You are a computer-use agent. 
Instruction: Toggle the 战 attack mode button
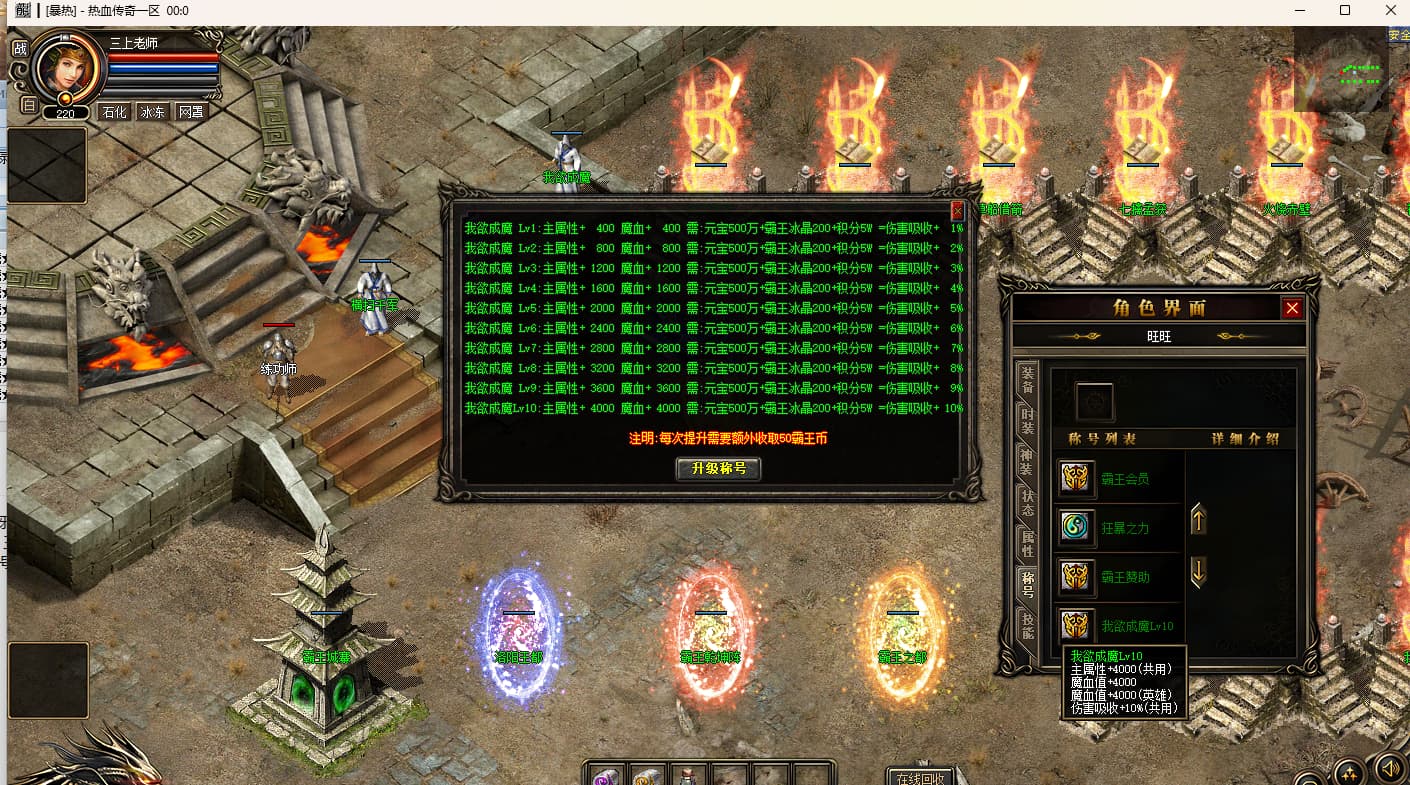pos(19,48)
